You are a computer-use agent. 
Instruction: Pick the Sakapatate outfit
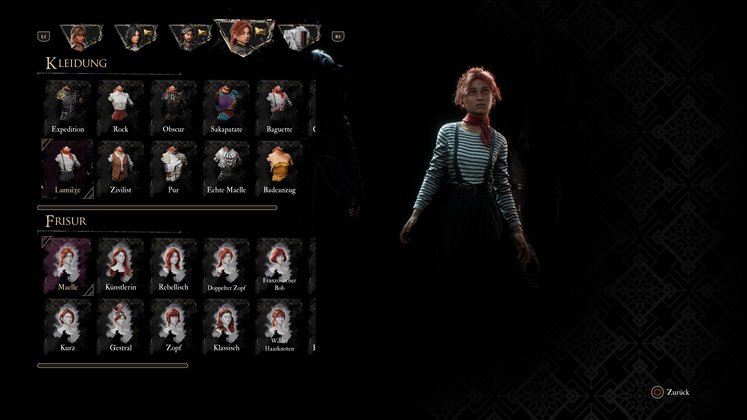coord(226,104)
